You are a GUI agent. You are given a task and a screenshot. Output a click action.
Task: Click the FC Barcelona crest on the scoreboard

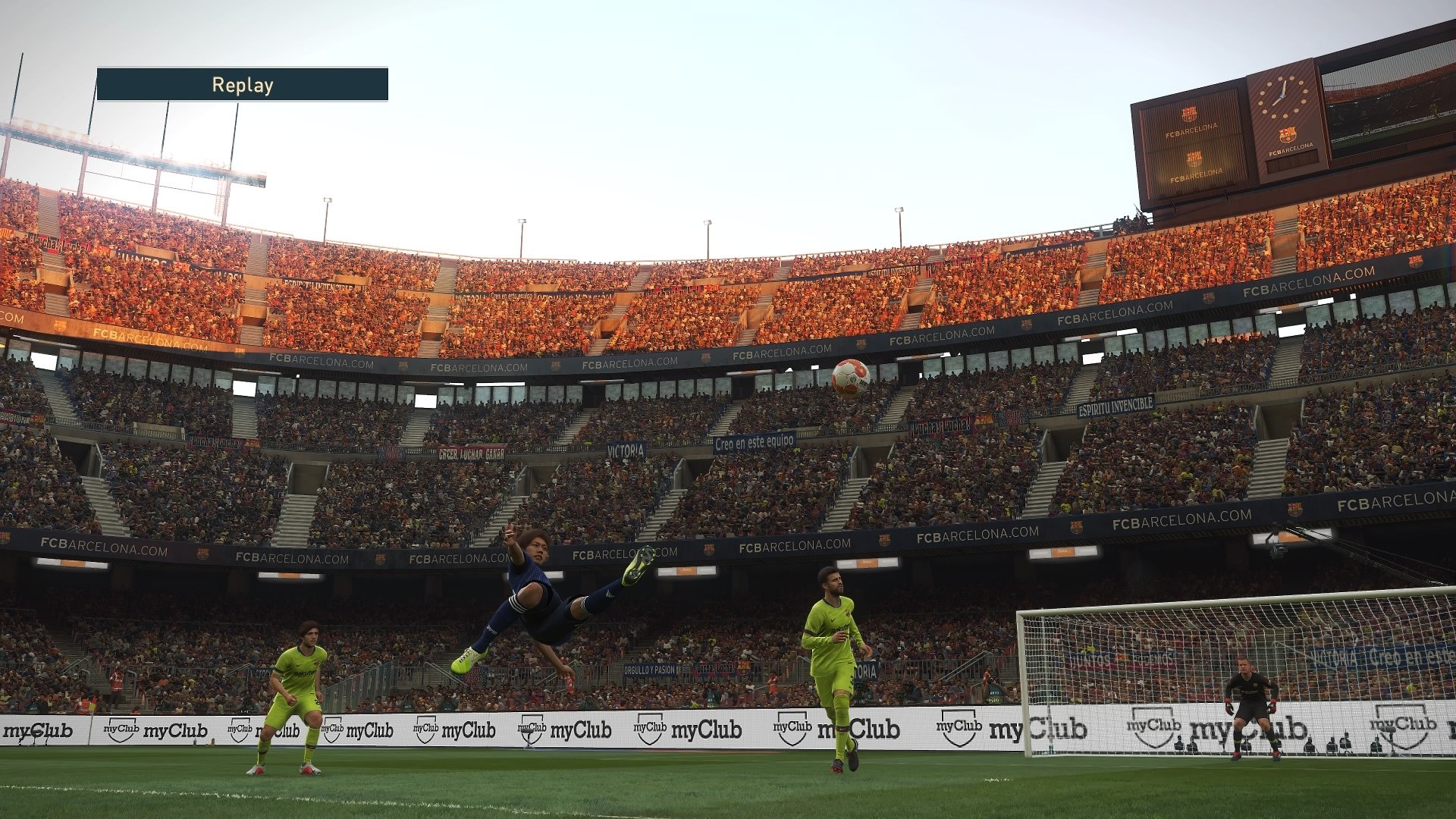(x=1189, y=114)
